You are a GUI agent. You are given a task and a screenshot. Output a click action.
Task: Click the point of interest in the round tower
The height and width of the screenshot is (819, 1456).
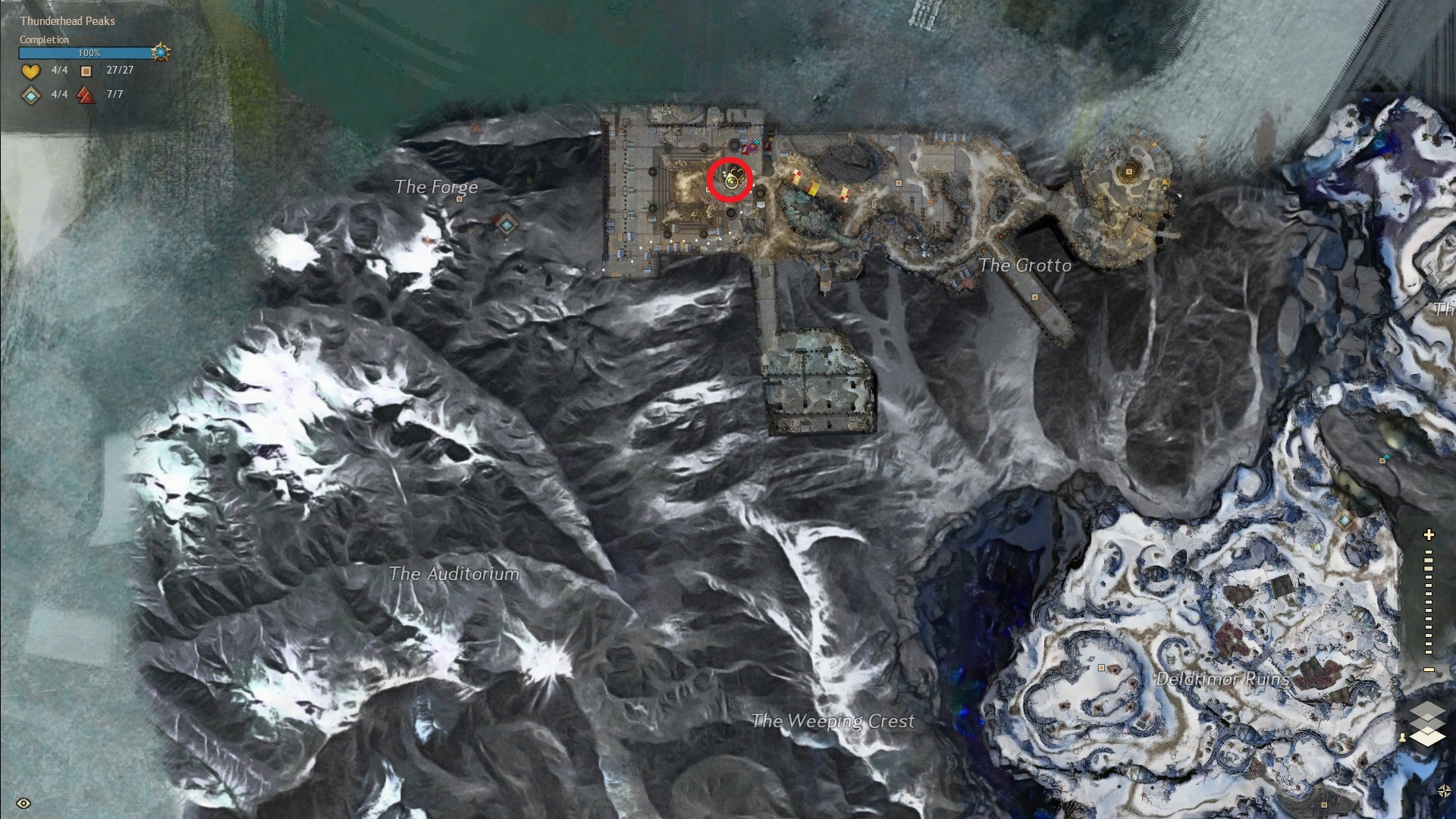pos(1128,172)
